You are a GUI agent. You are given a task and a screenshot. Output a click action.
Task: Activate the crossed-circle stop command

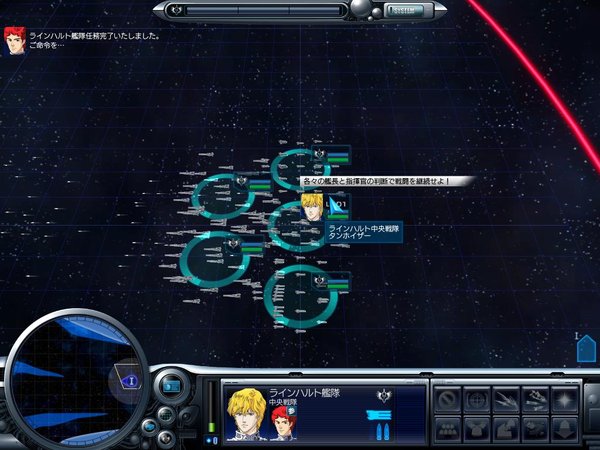(x=449, y=400)
